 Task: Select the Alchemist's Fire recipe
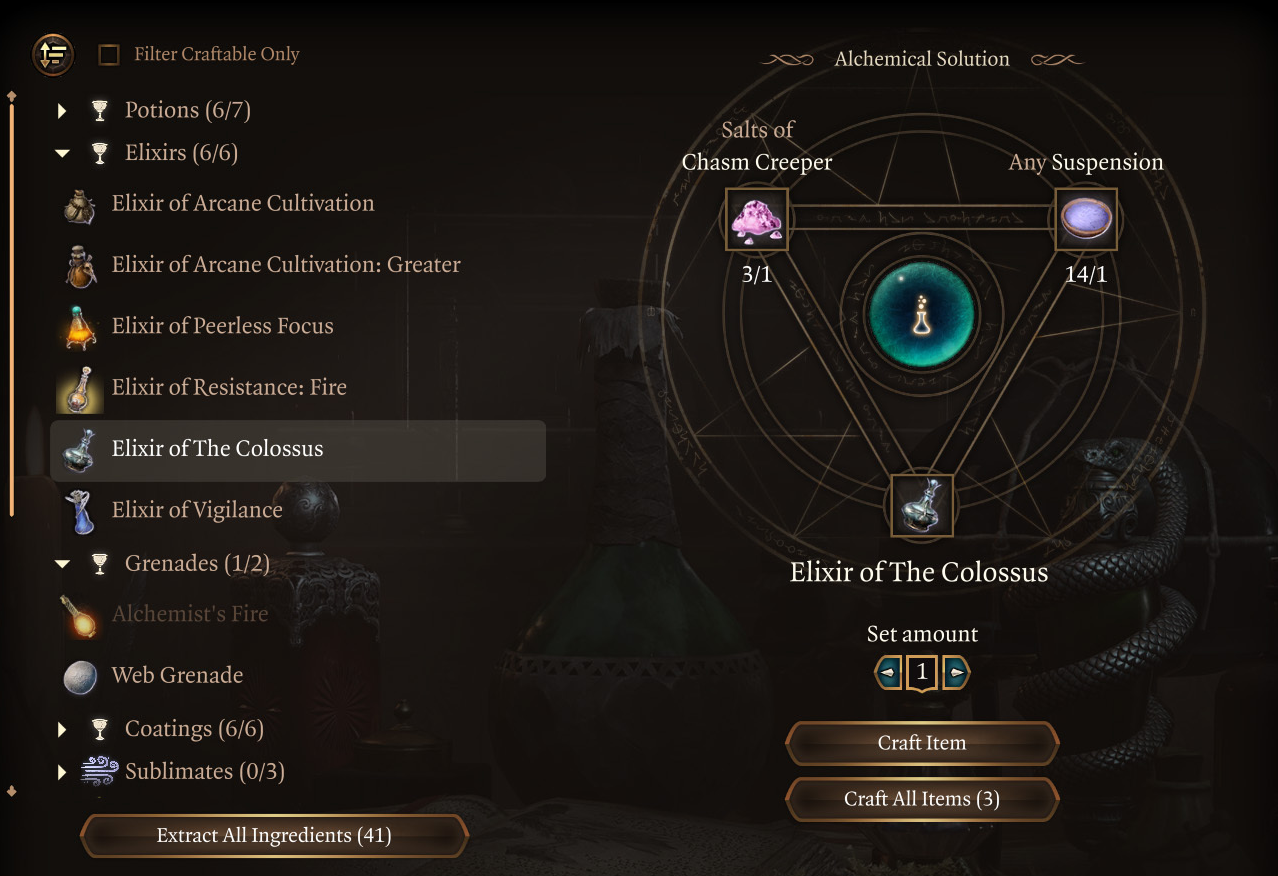point(189,614)
